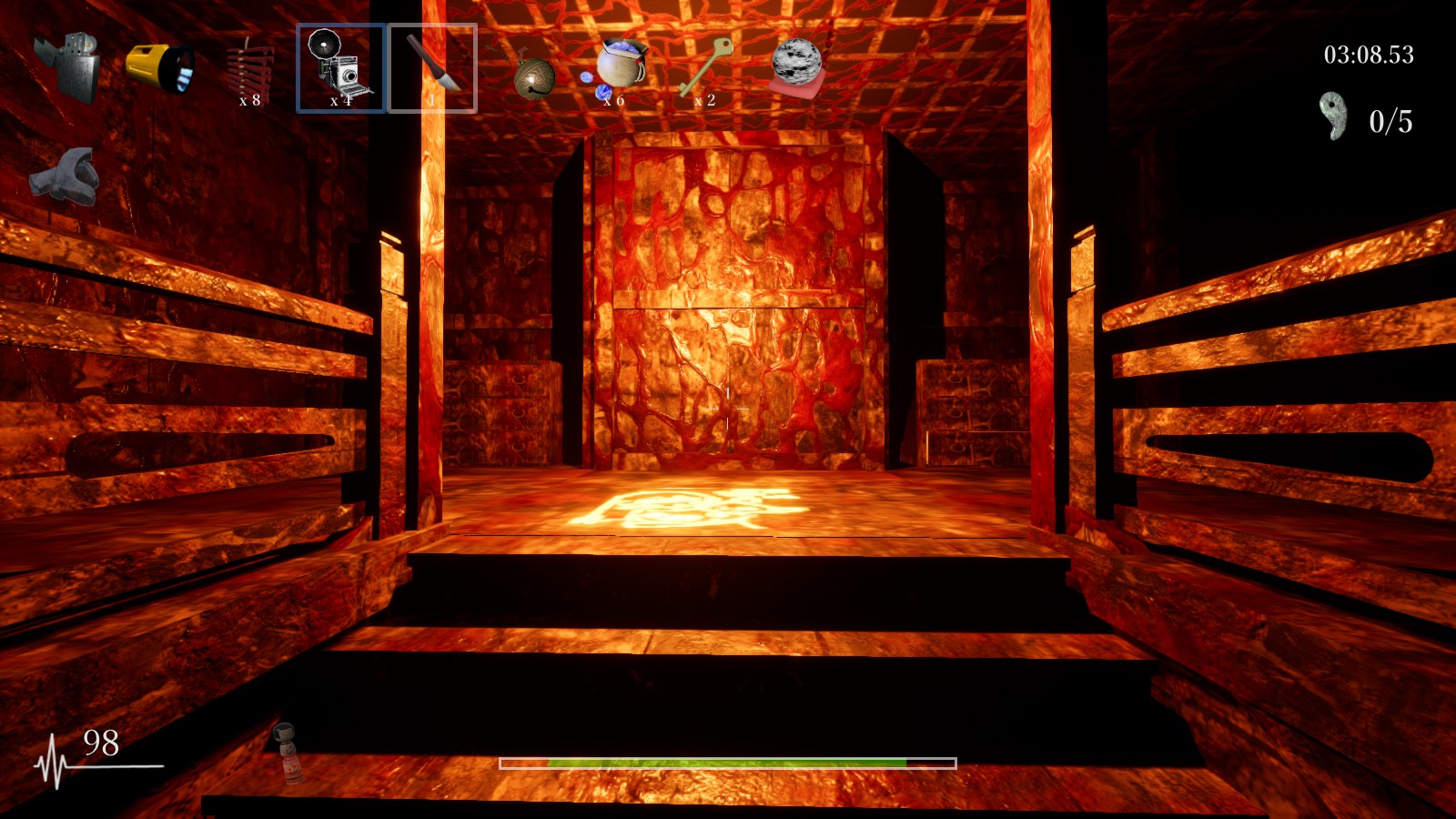Click the 03:08.53 timer display
1456x819 pixels.
pyautogui.click(x=1370, y=55)
